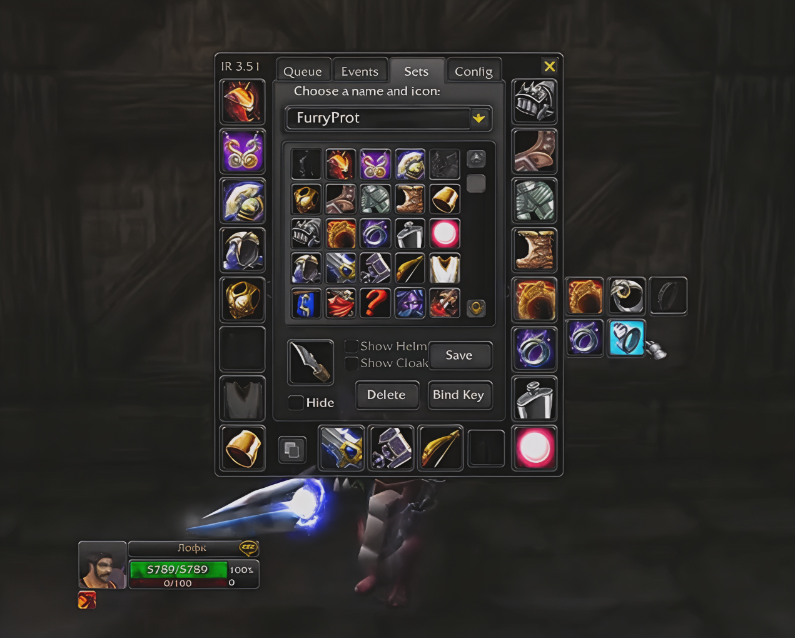
Task: Toggle the Show Helm checkbox
Action: click(x=351, y=346)
